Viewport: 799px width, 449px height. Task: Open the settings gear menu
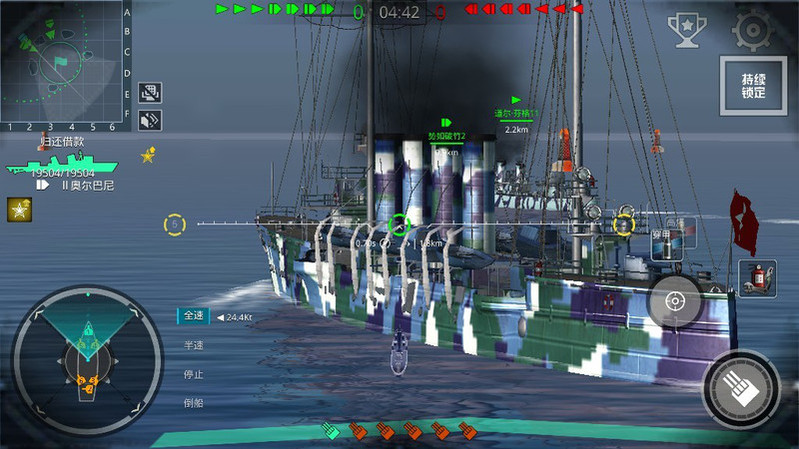(751, 30)
